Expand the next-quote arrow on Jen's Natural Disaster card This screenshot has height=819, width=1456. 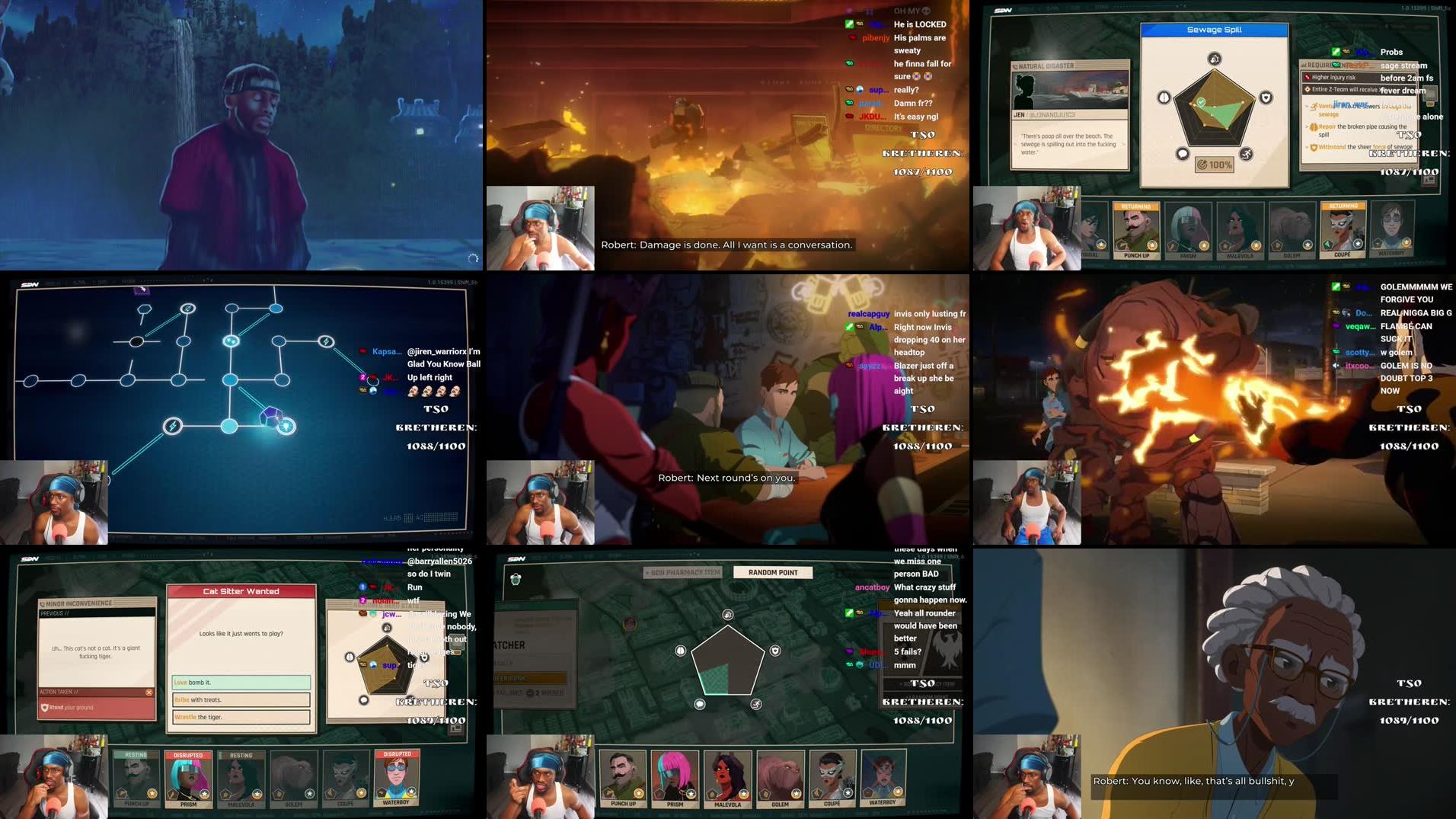click(1123, 144)
